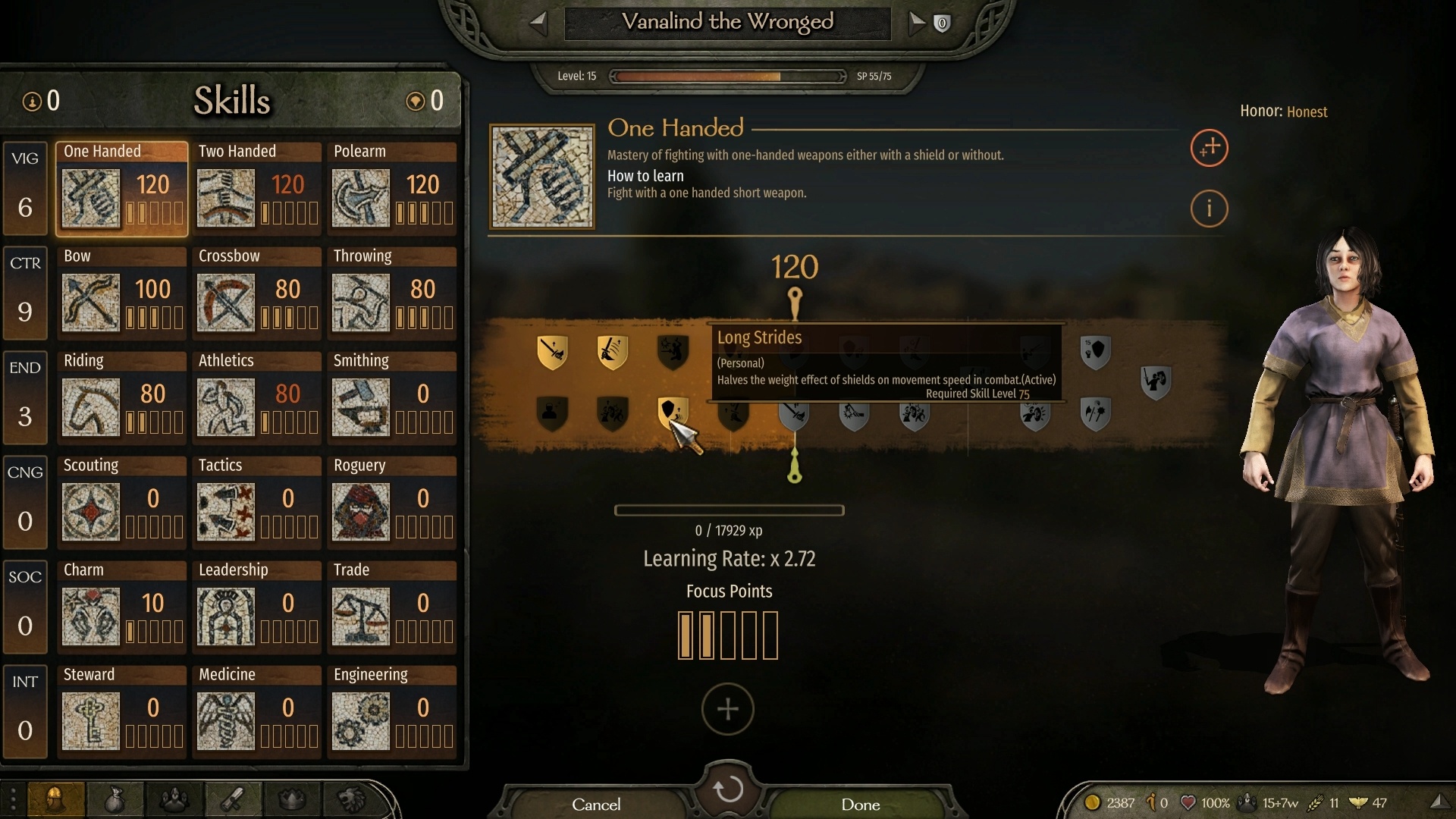Click the character name Vanalind the Wronged
Viewport: 1456px width, 819px height.
pos(726,23)
